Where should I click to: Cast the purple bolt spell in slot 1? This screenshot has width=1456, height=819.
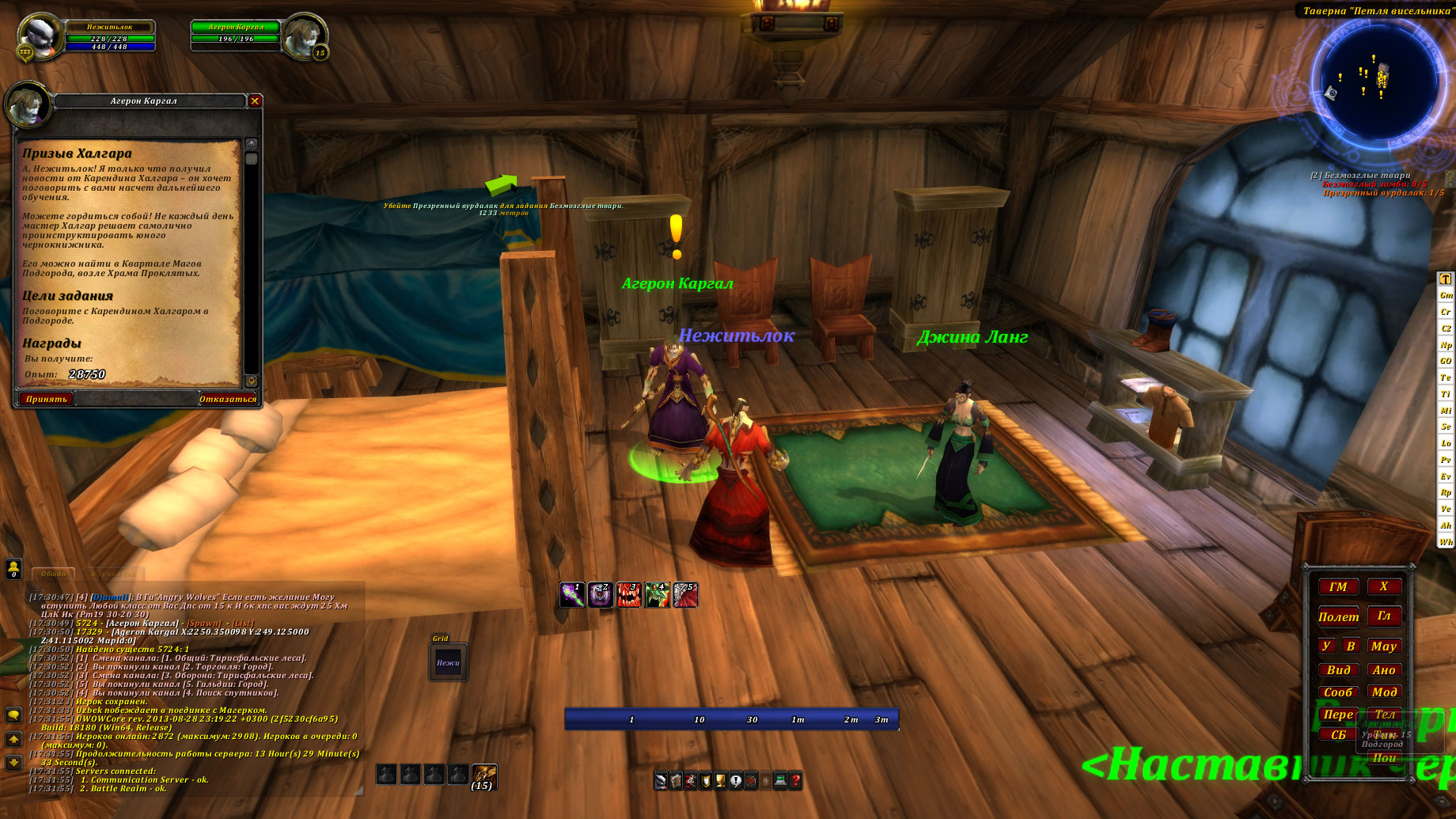(572, 595)
